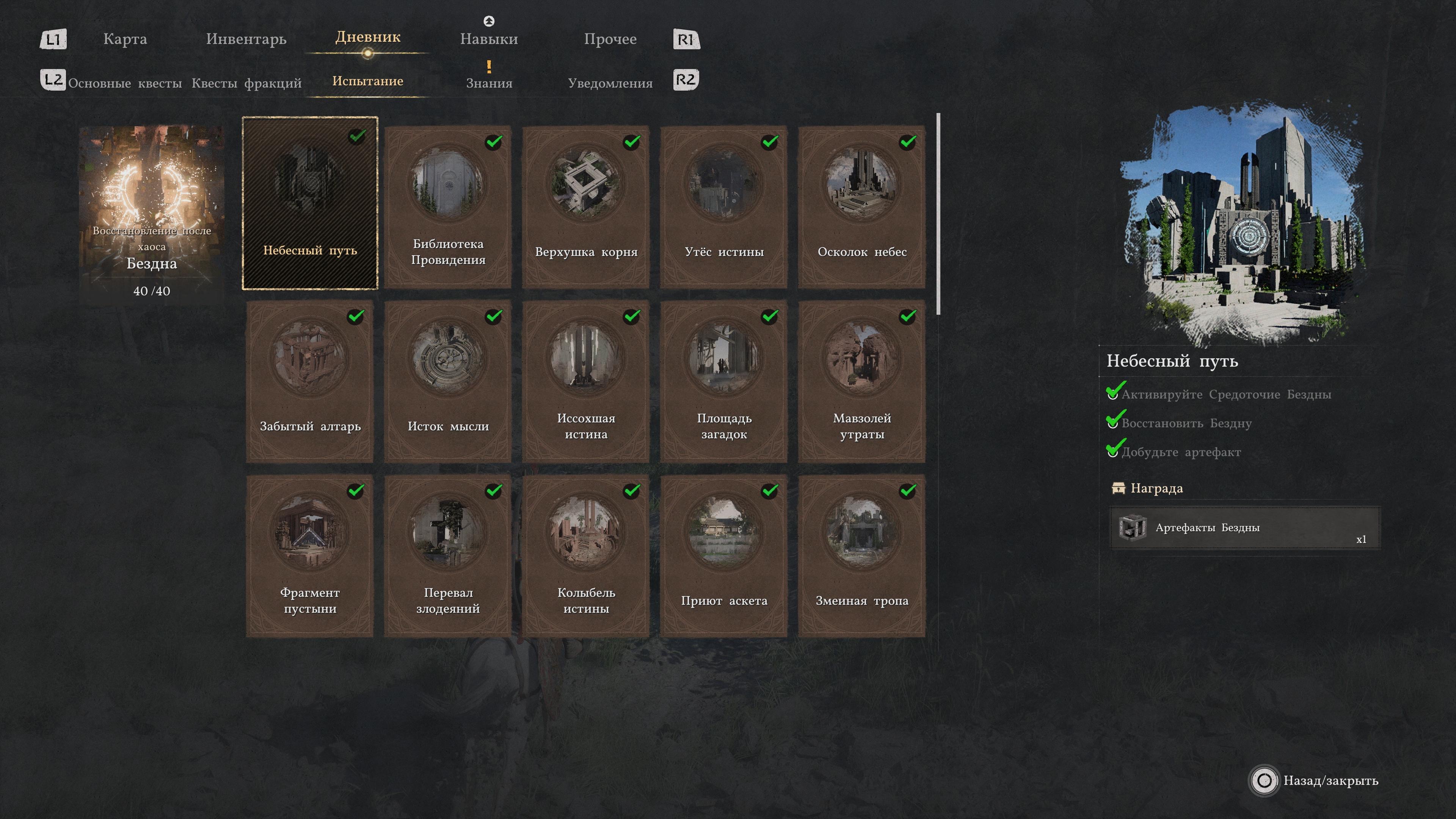View the Уведомления sub-tab
The width and height of the screenshot is (1456, 819).
(610, 83)
